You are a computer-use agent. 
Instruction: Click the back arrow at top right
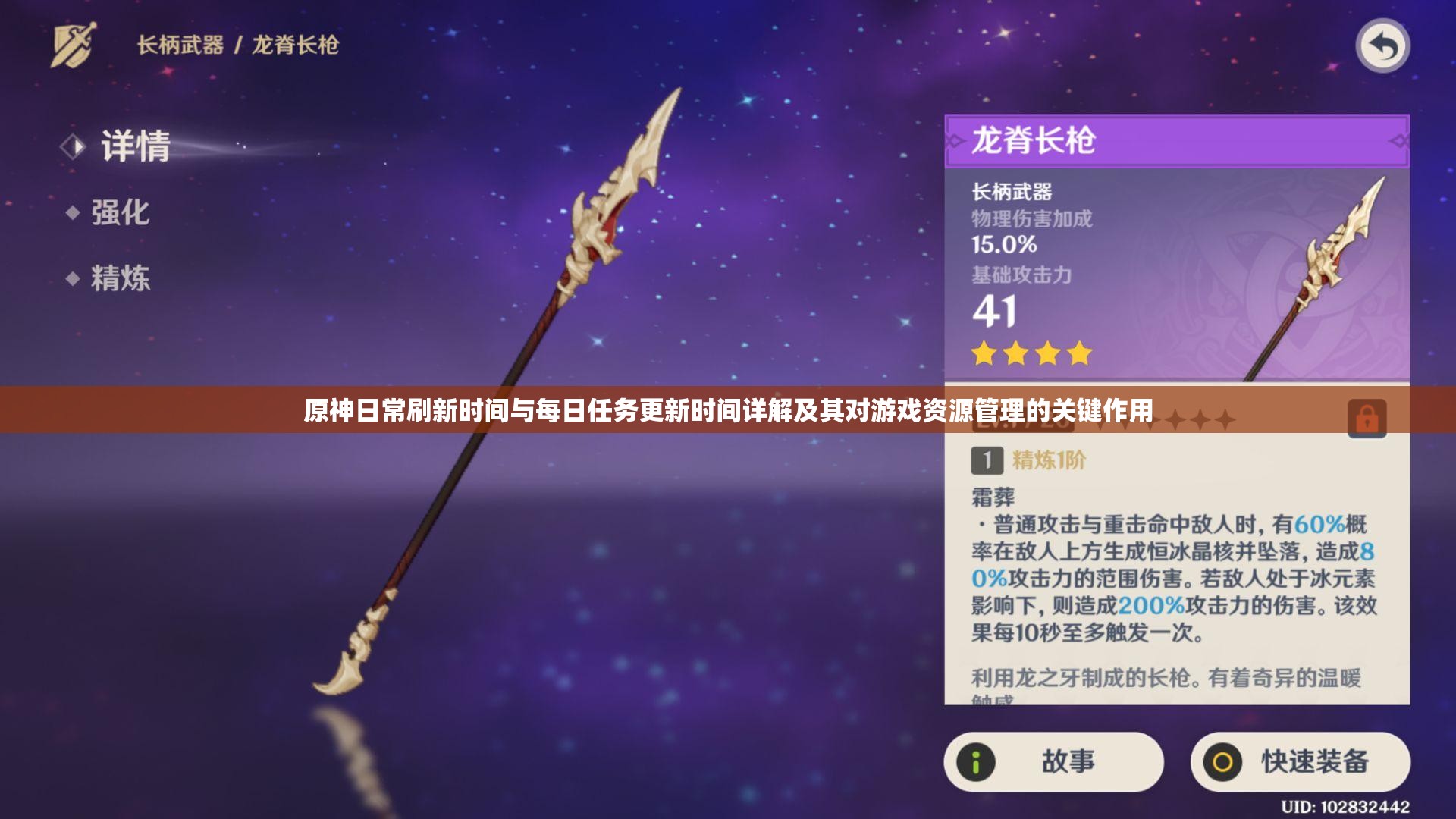[1385, 47]
